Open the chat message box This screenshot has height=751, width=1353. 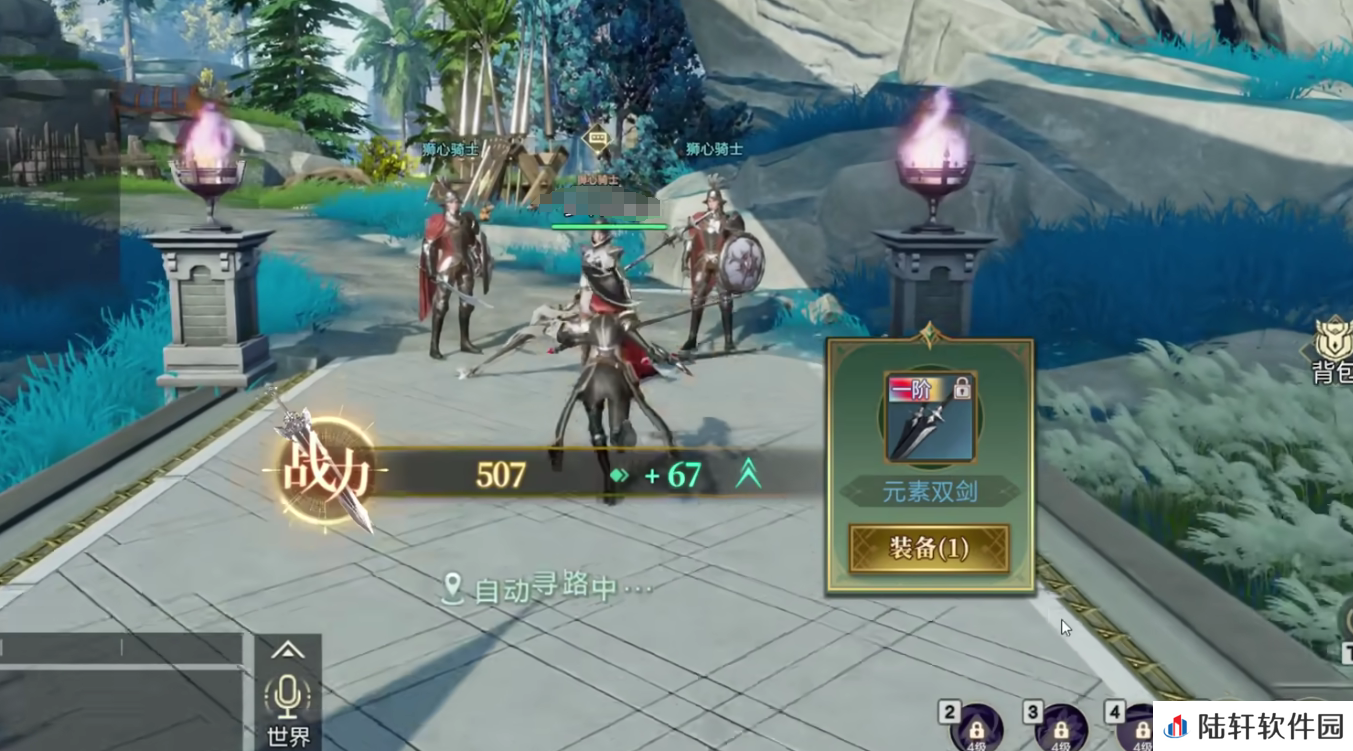[x=120, y=692]
